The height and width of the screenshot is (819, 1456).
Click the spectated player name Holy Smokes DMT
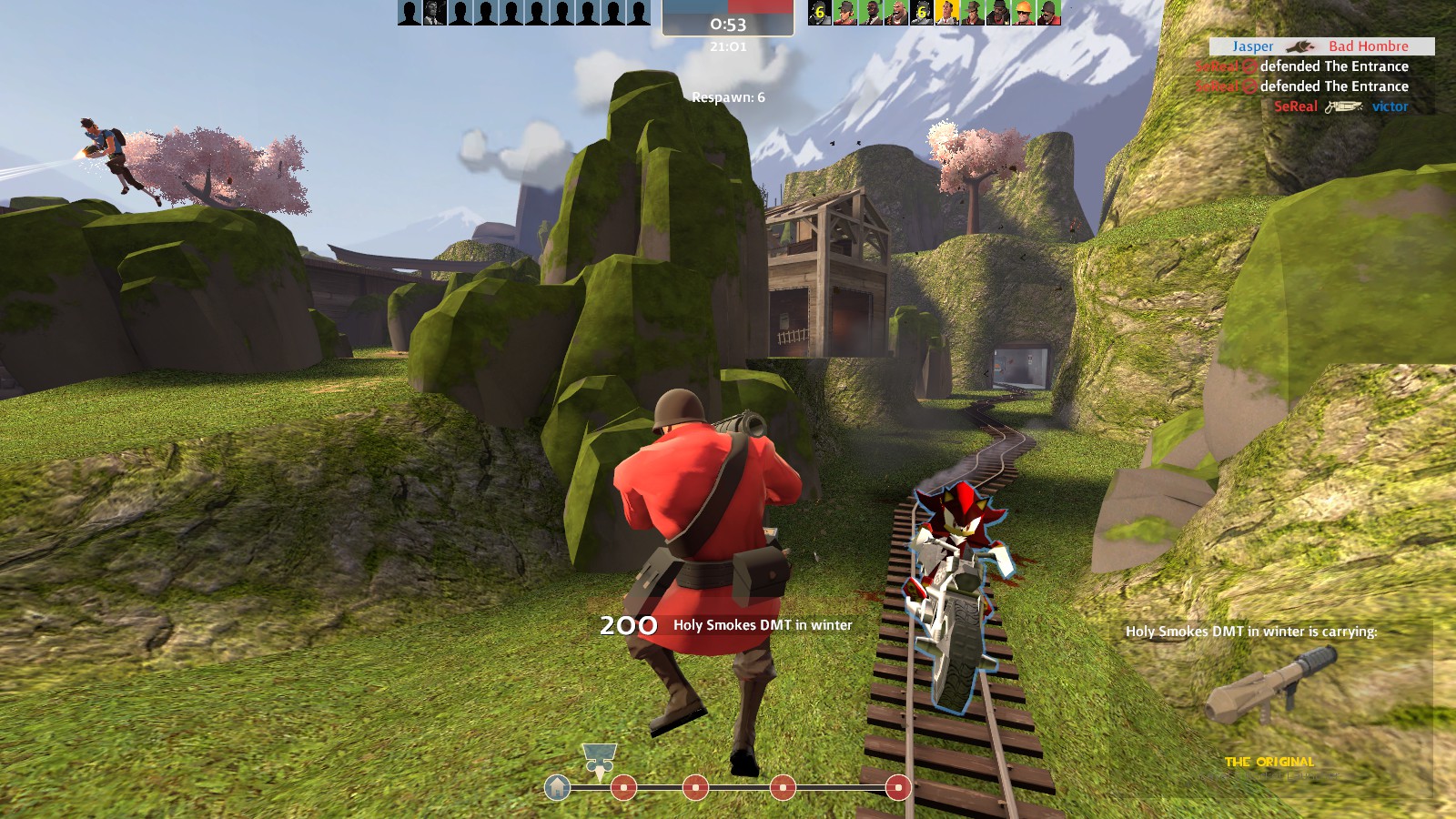(763, 625)
